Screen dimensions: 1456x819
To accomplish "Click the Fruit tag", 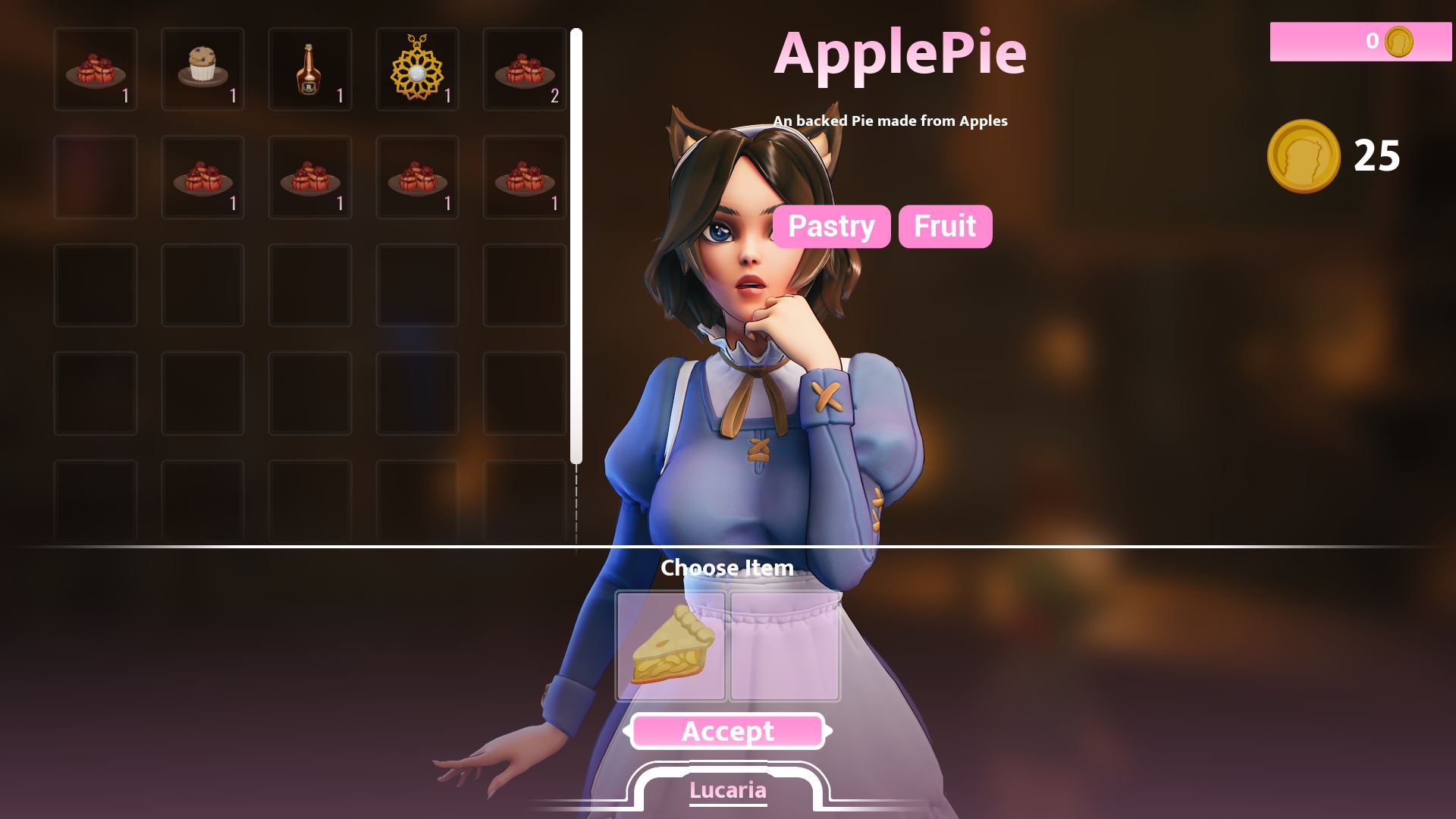I will (x=945, y=226).
